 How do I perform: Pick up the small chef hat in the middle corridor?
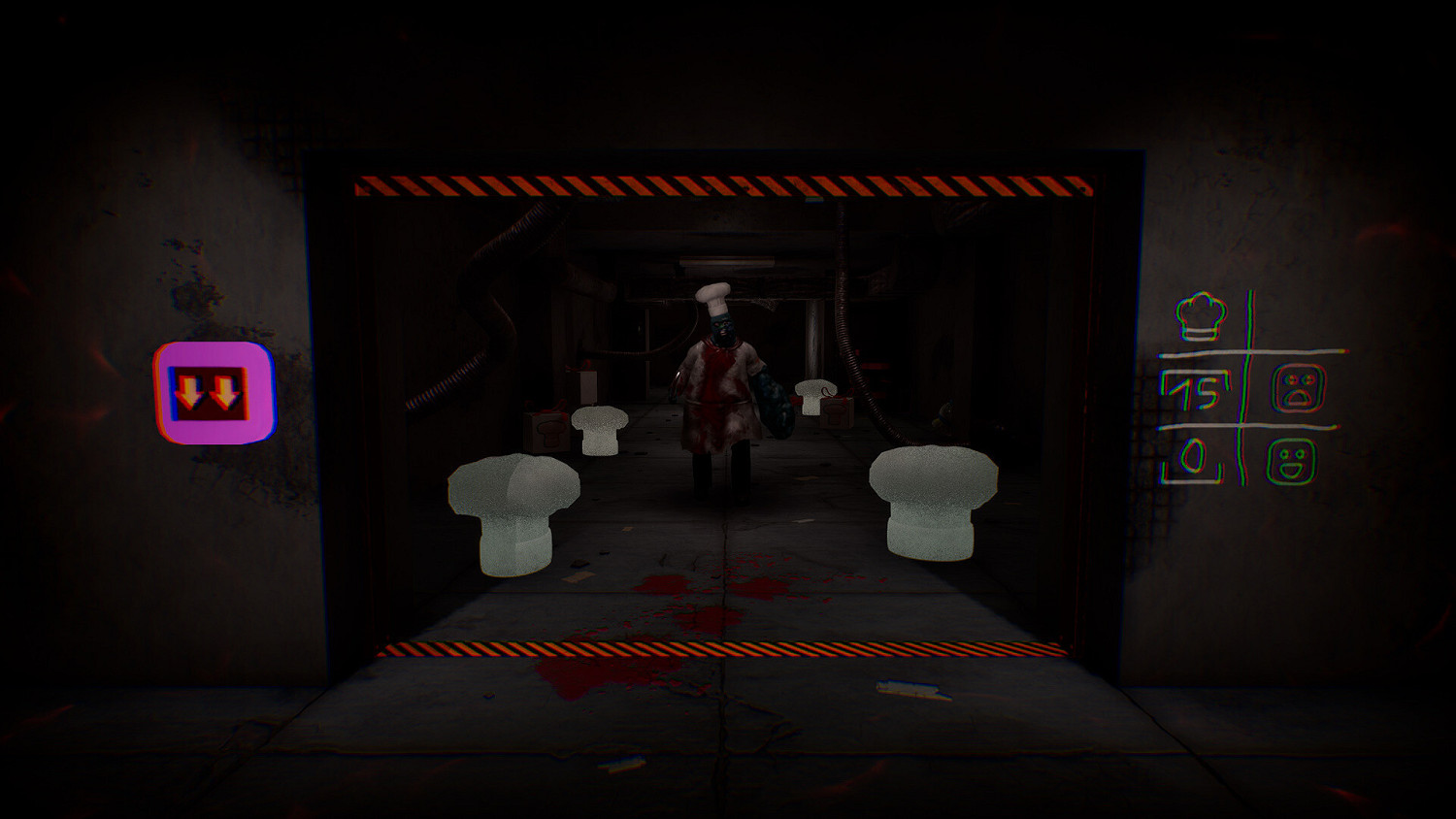599,431
